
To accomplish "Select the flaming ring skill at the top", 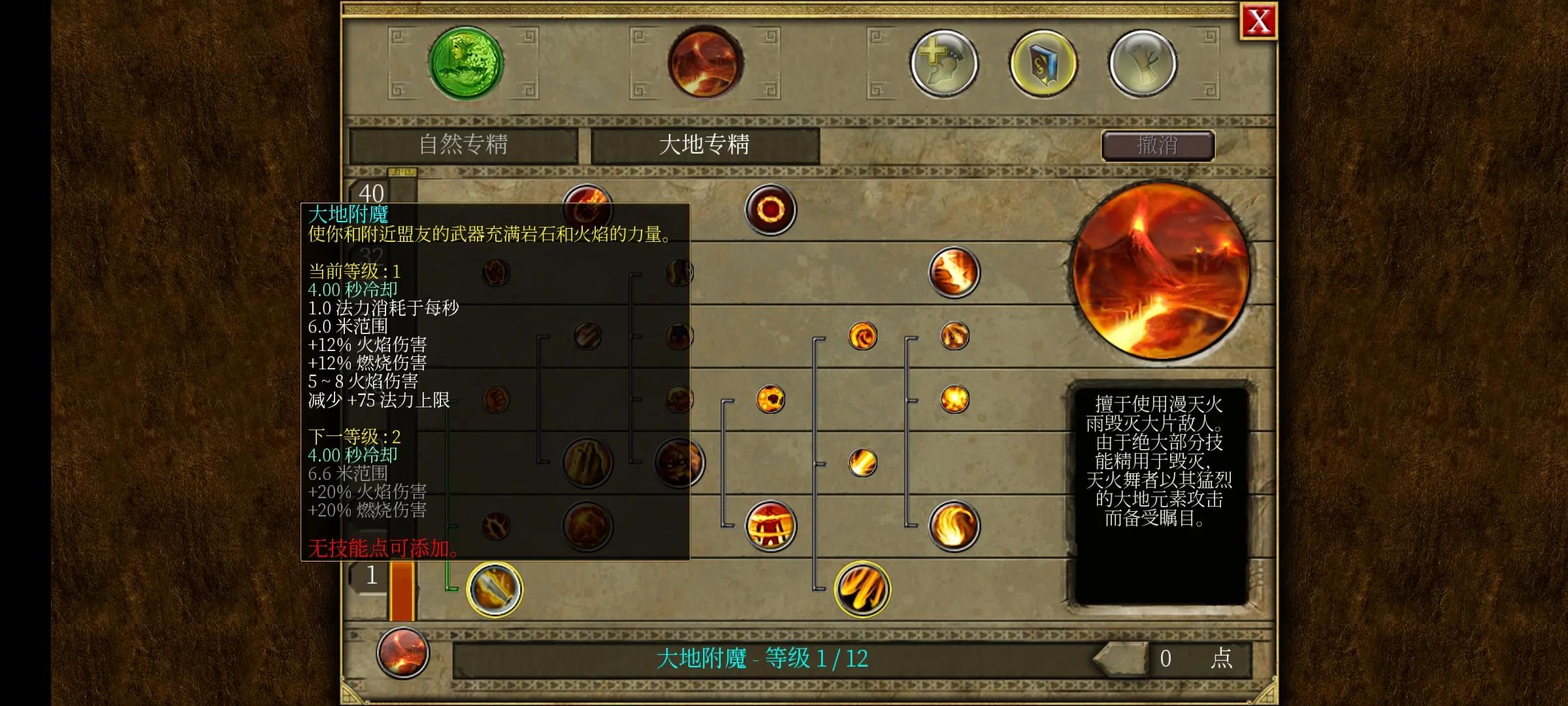I will tap(771, 209).
